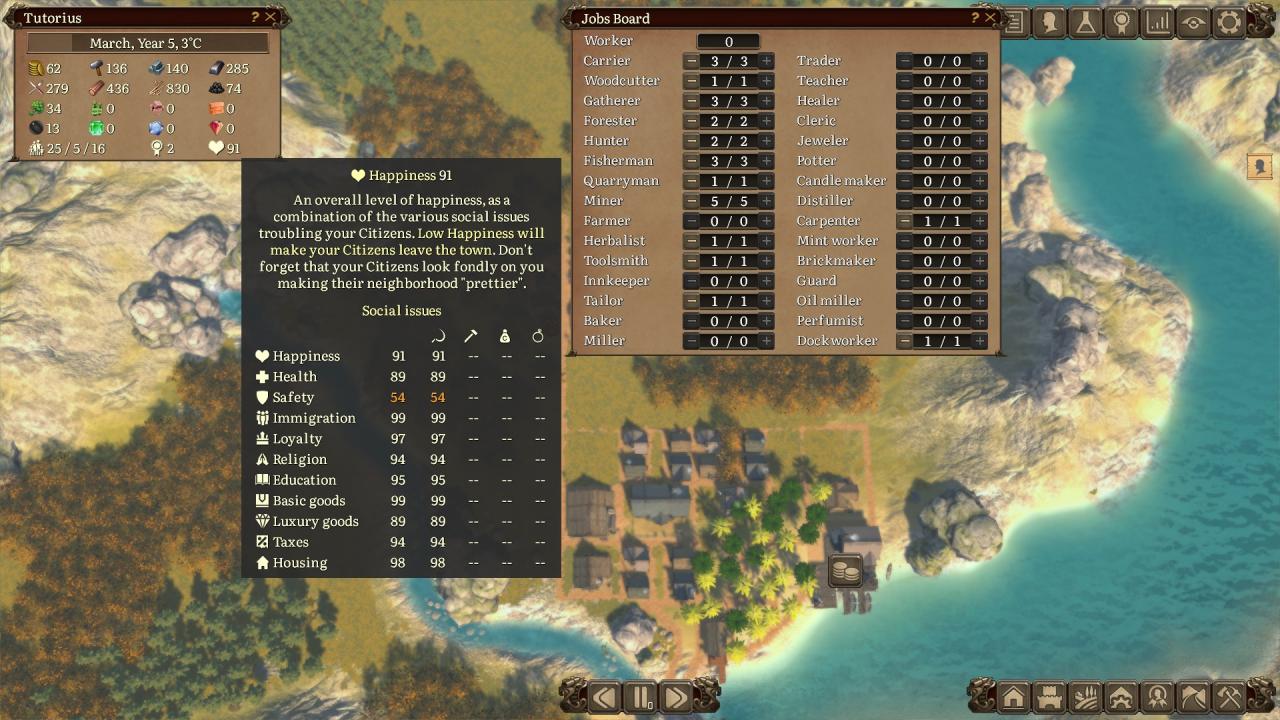
Task: Decrease the Fisherman count
Action: pyautogui.click(x=692, y=161)
